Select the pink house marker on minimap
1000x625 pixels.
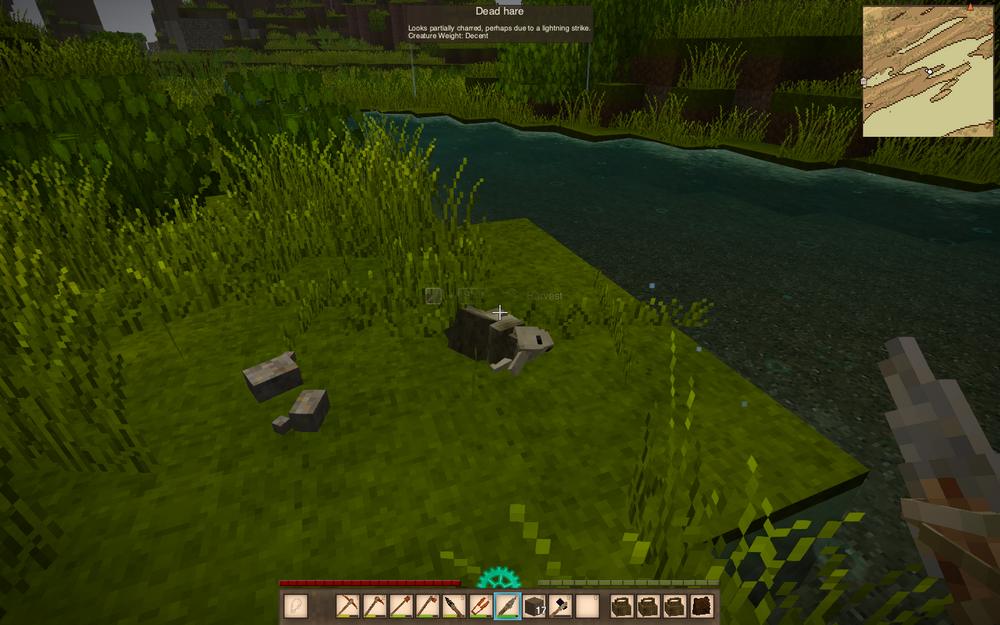coord(864,81)
